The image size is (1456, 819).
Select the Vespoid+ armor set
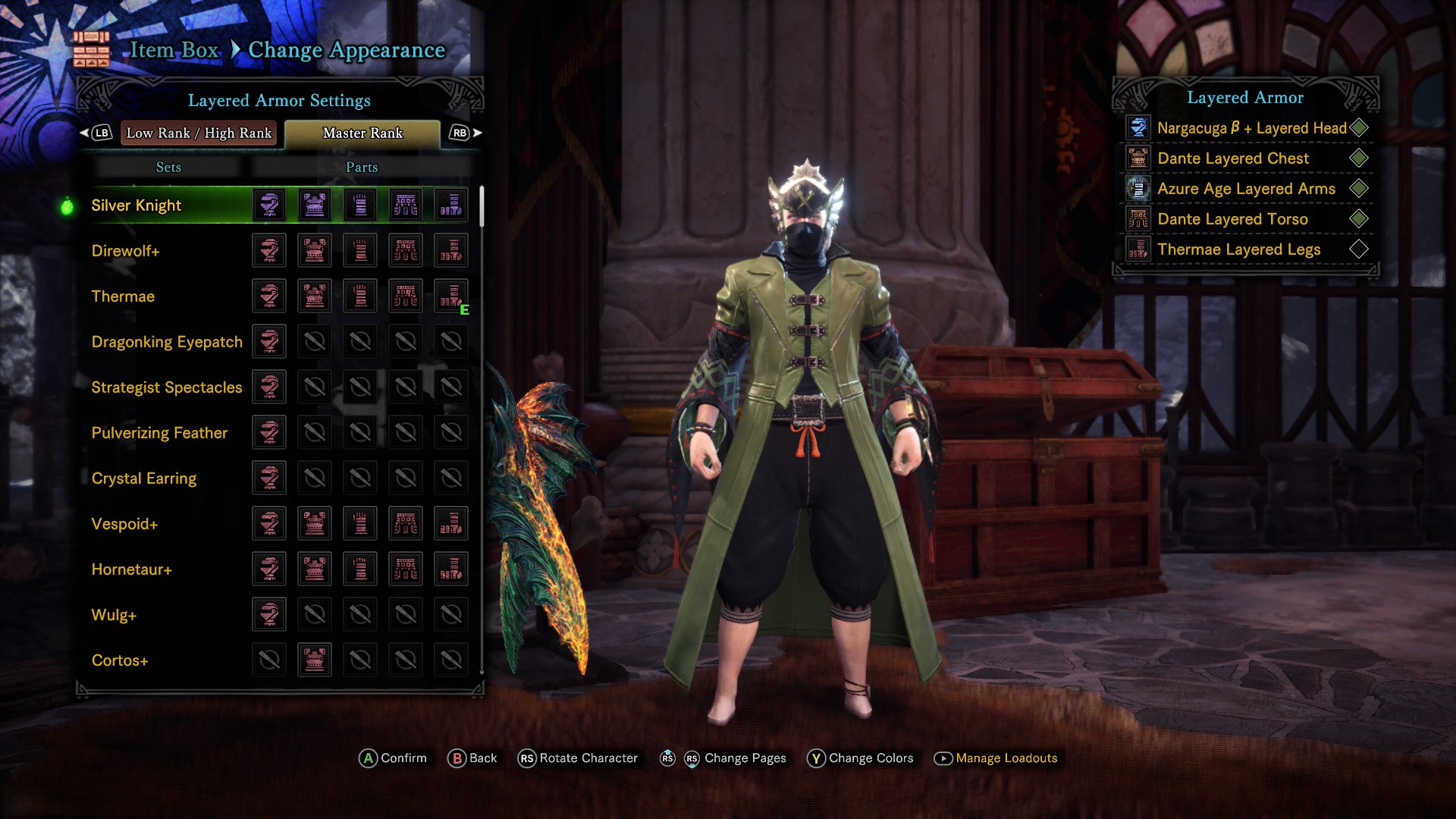(124, 524)
